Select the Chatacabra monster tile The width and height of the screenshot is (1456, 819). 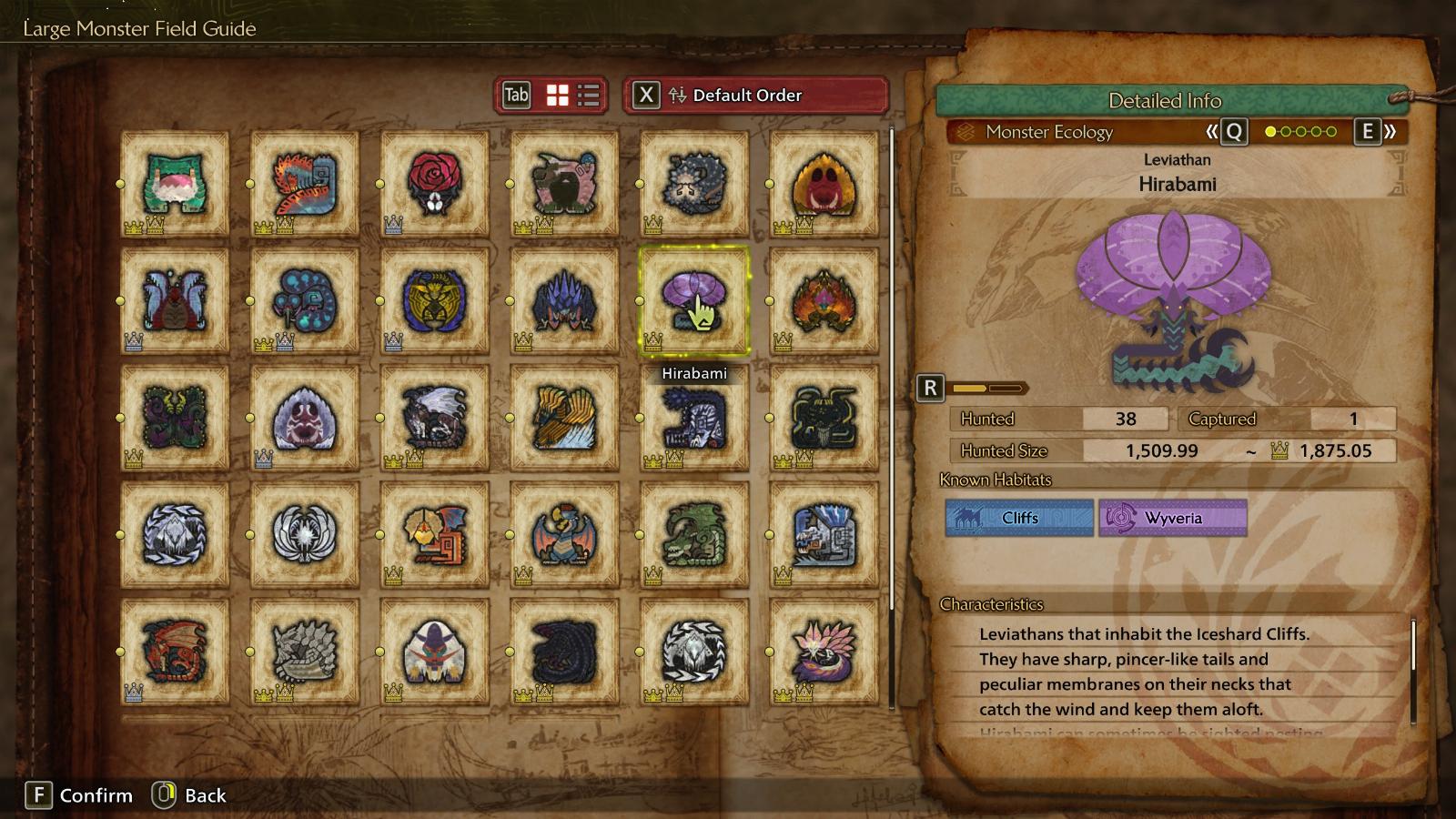pos(175,184)
